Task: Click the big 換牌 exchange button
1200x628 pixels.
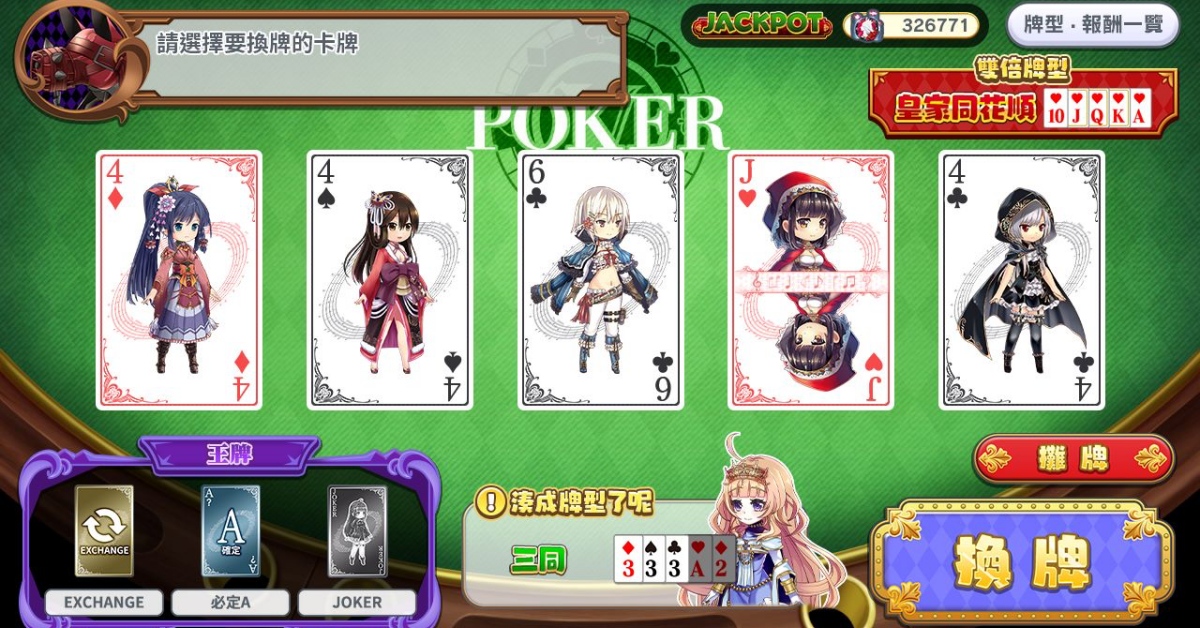Action: point(1021,564)
